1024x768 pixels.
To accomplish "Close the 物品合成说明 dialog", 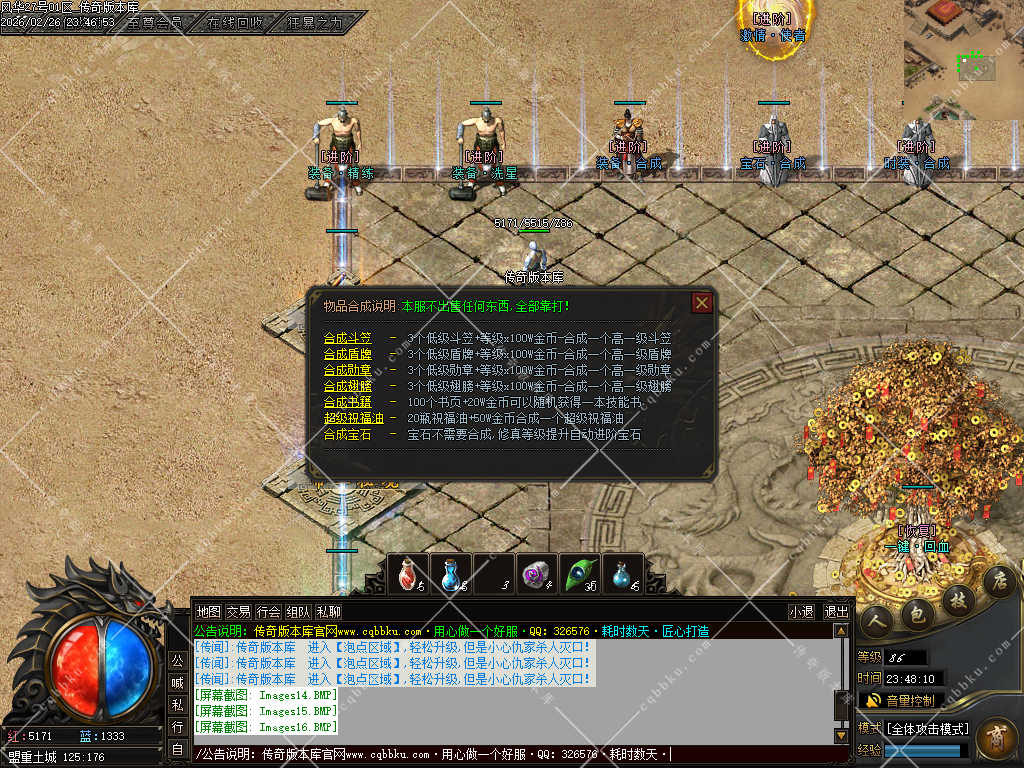I will coord(702,302).
